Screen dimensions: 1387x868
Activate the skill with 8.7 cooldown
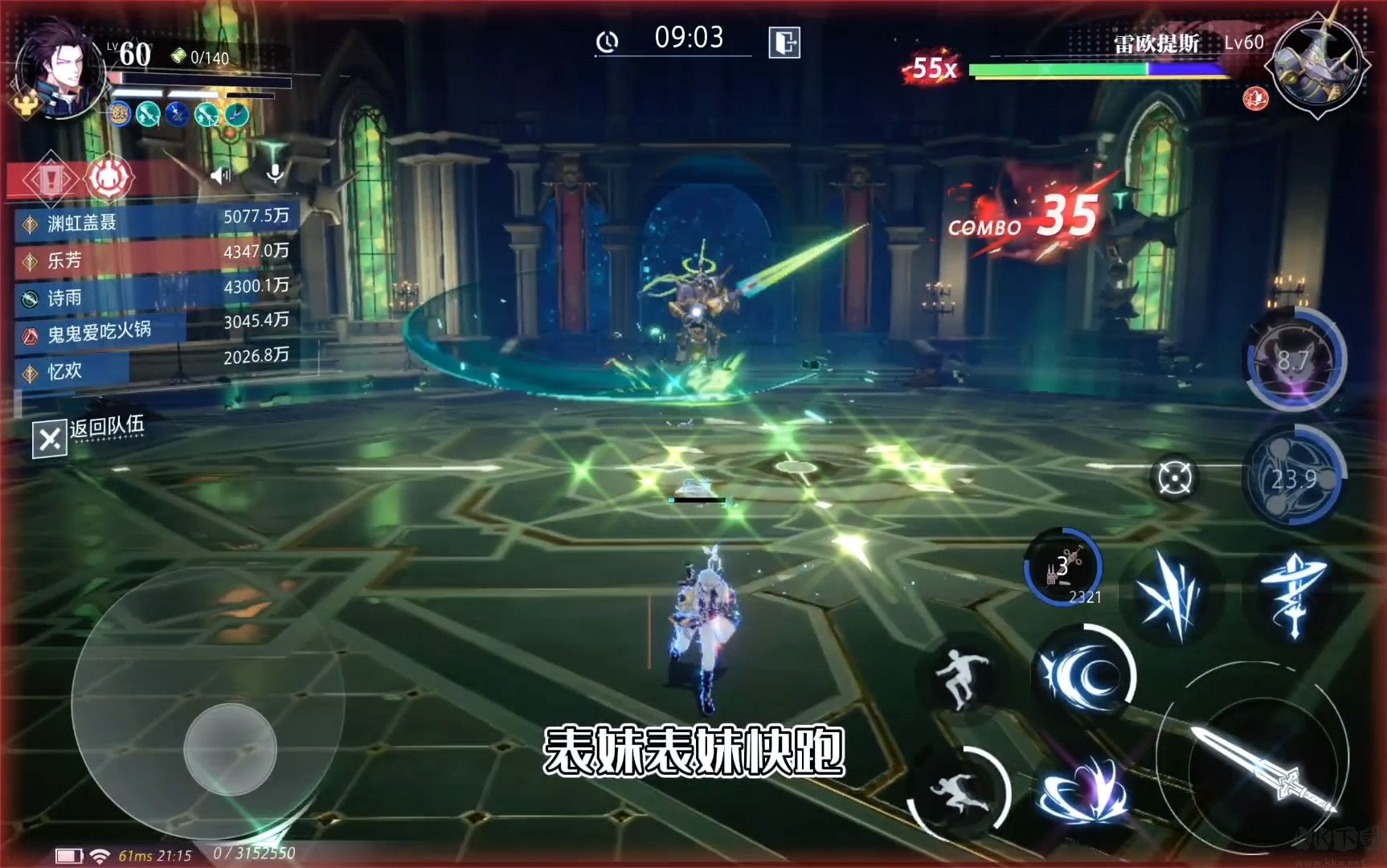click(x=1294, y=359)
